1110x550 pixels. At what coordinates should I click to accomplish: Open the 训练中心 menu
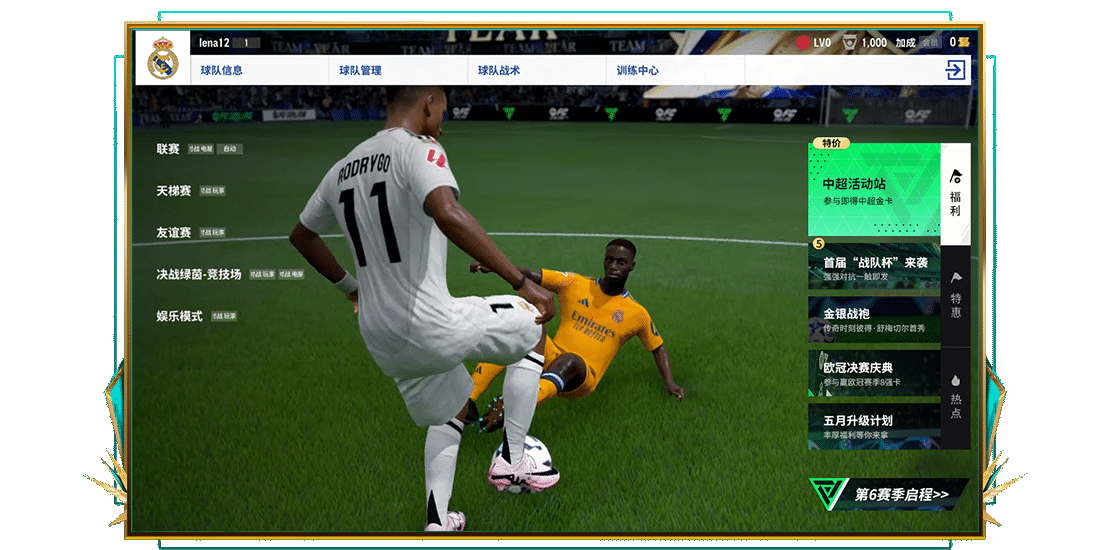click(x=637, y=71)
